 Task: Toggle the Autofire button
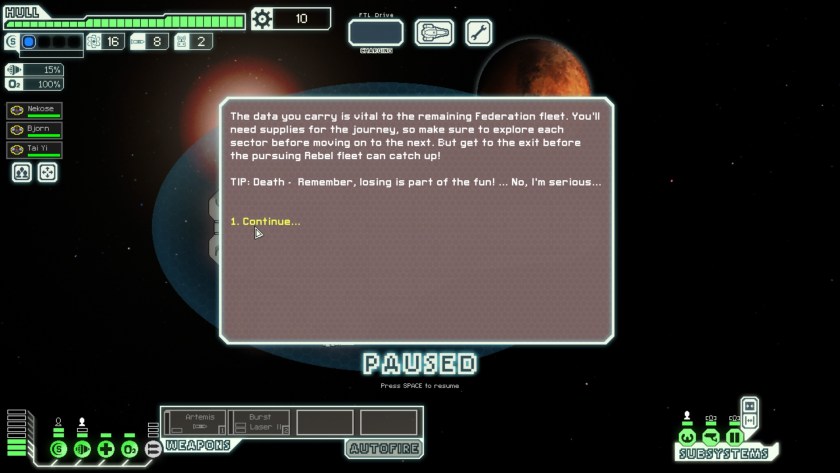383,448
